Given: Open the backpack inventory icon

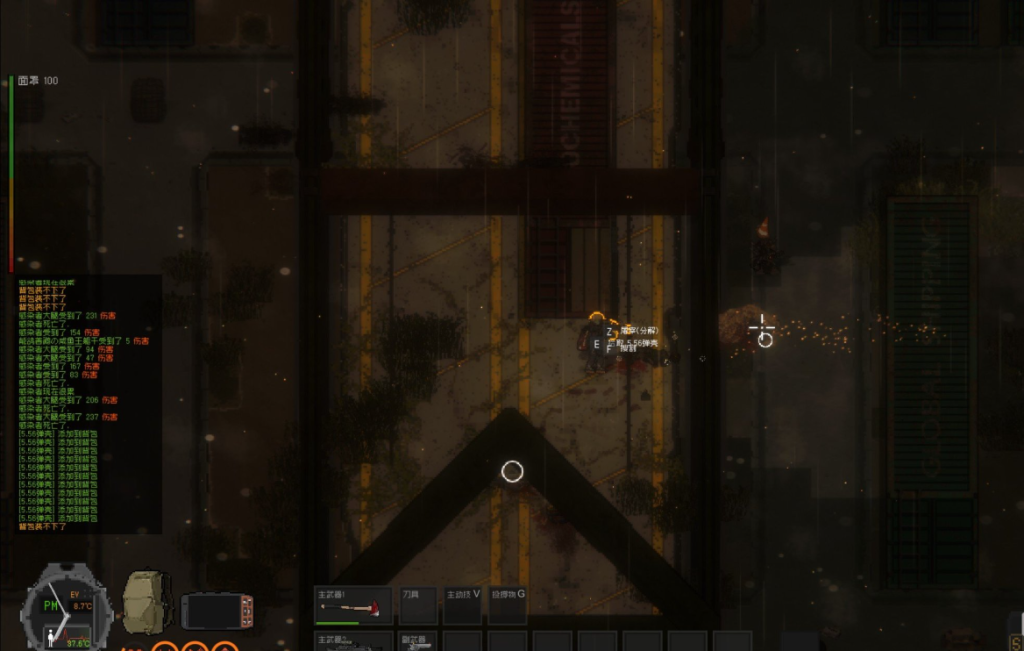Looking at the screenshot, I should click(146, 602).
